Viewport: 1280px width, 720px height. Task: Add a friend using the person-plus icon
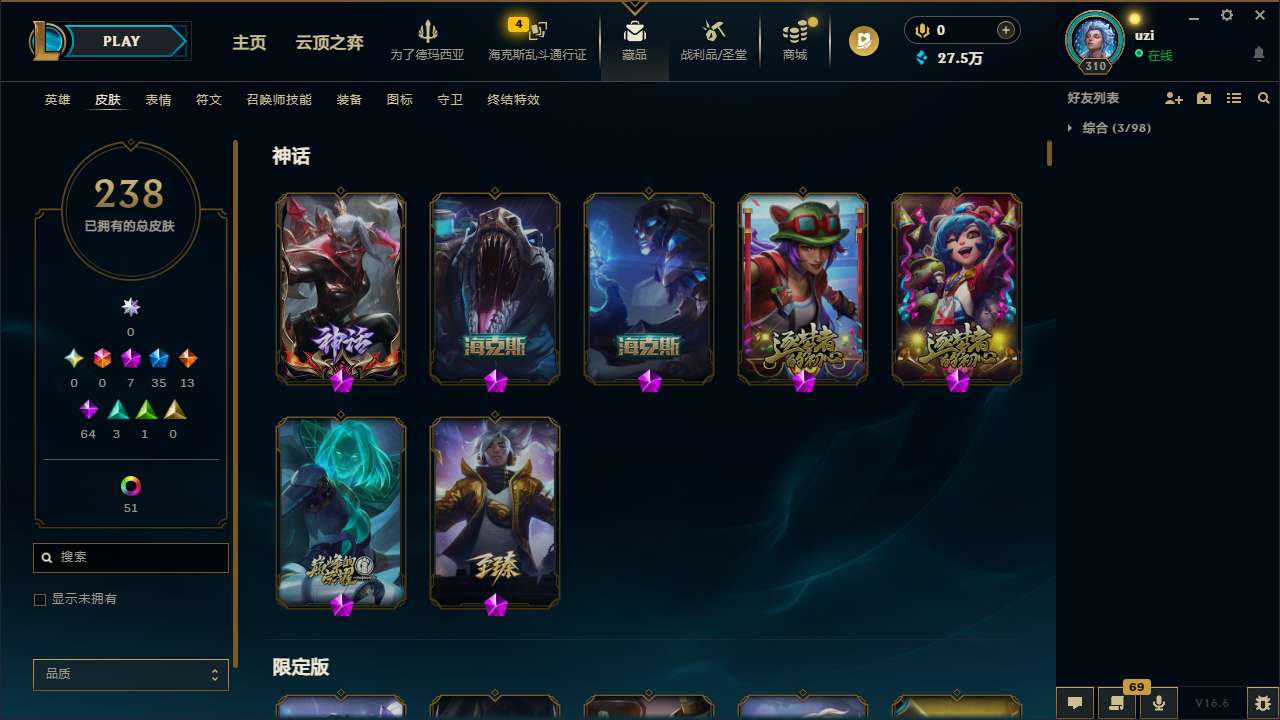click(x=1174, y=99)
